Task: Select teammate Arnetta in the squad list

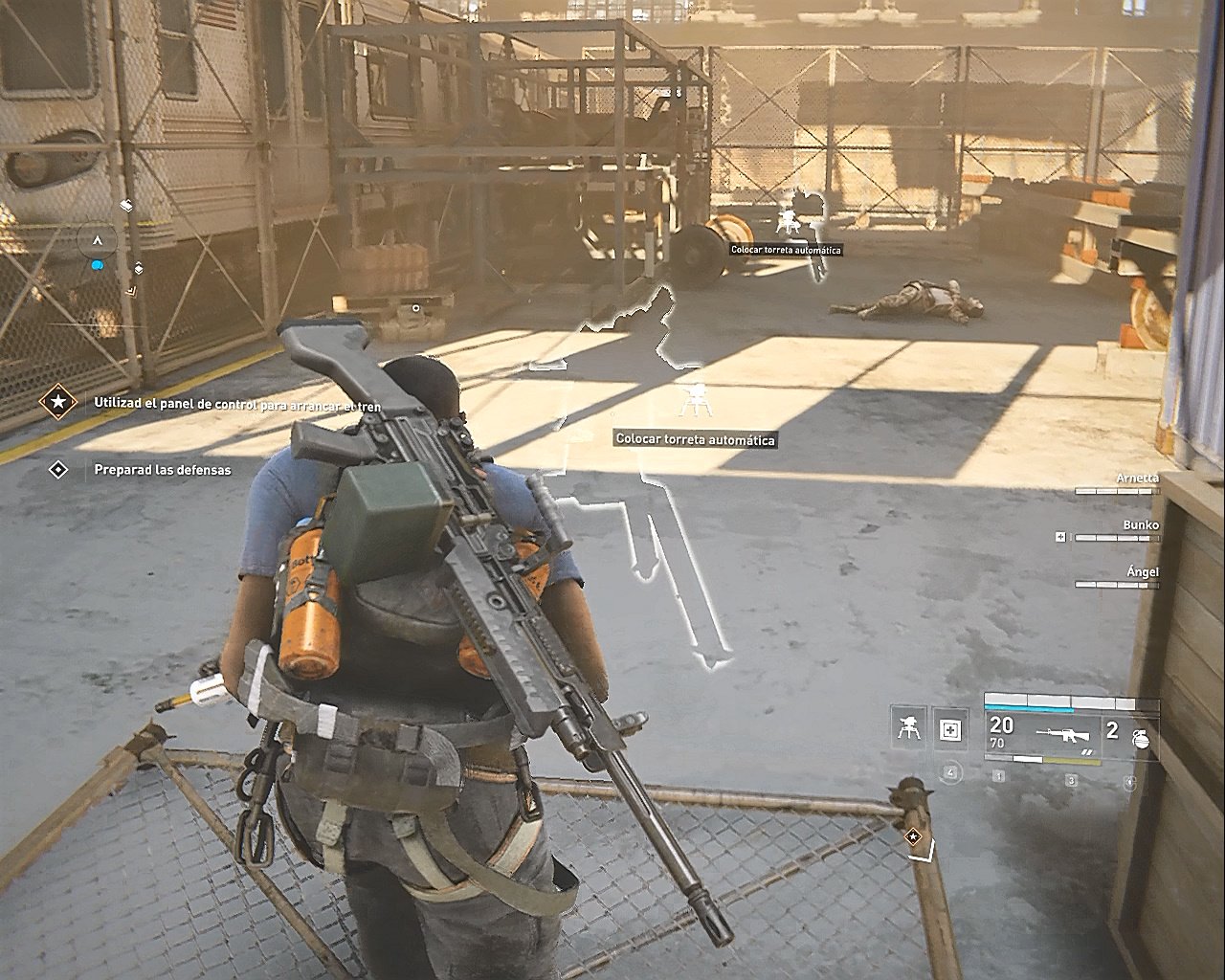Action: click(1137, 479)
